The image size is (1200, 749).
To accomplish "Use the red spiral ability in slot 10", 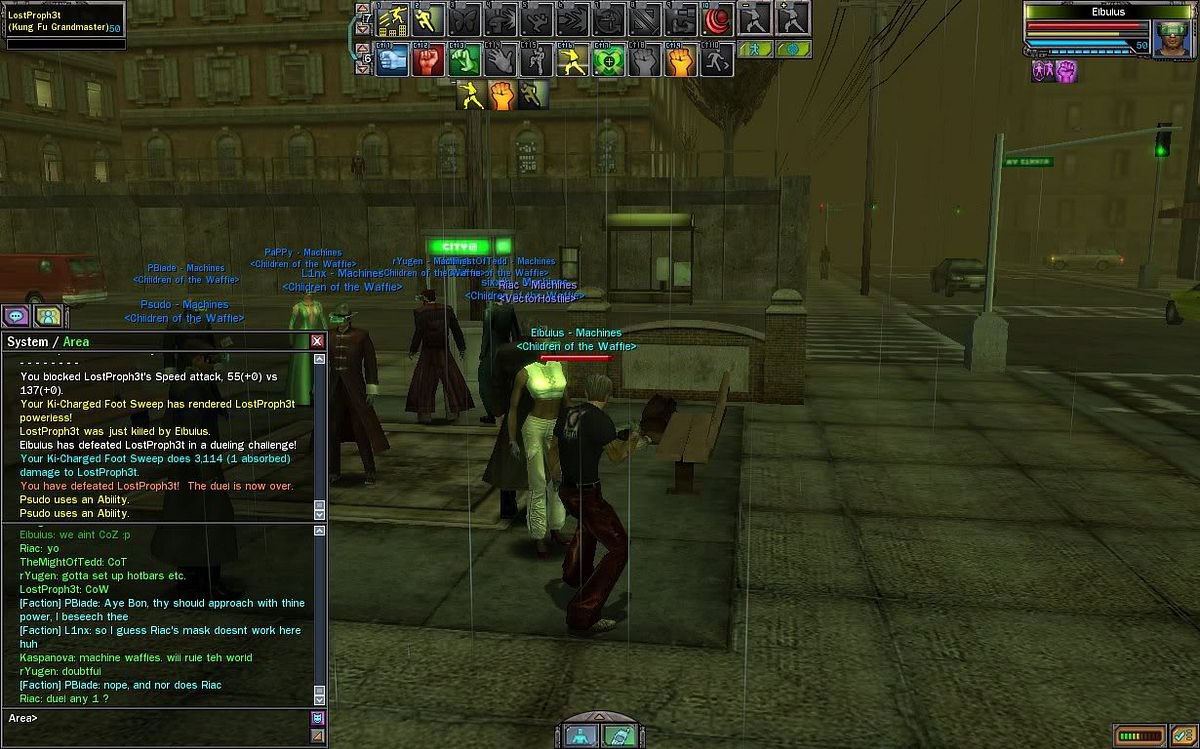I will [717, 20].
